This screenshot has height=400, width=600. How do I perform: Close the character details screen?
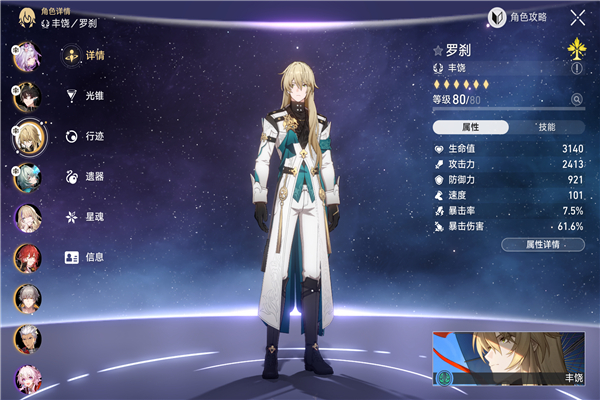point(577,17)
